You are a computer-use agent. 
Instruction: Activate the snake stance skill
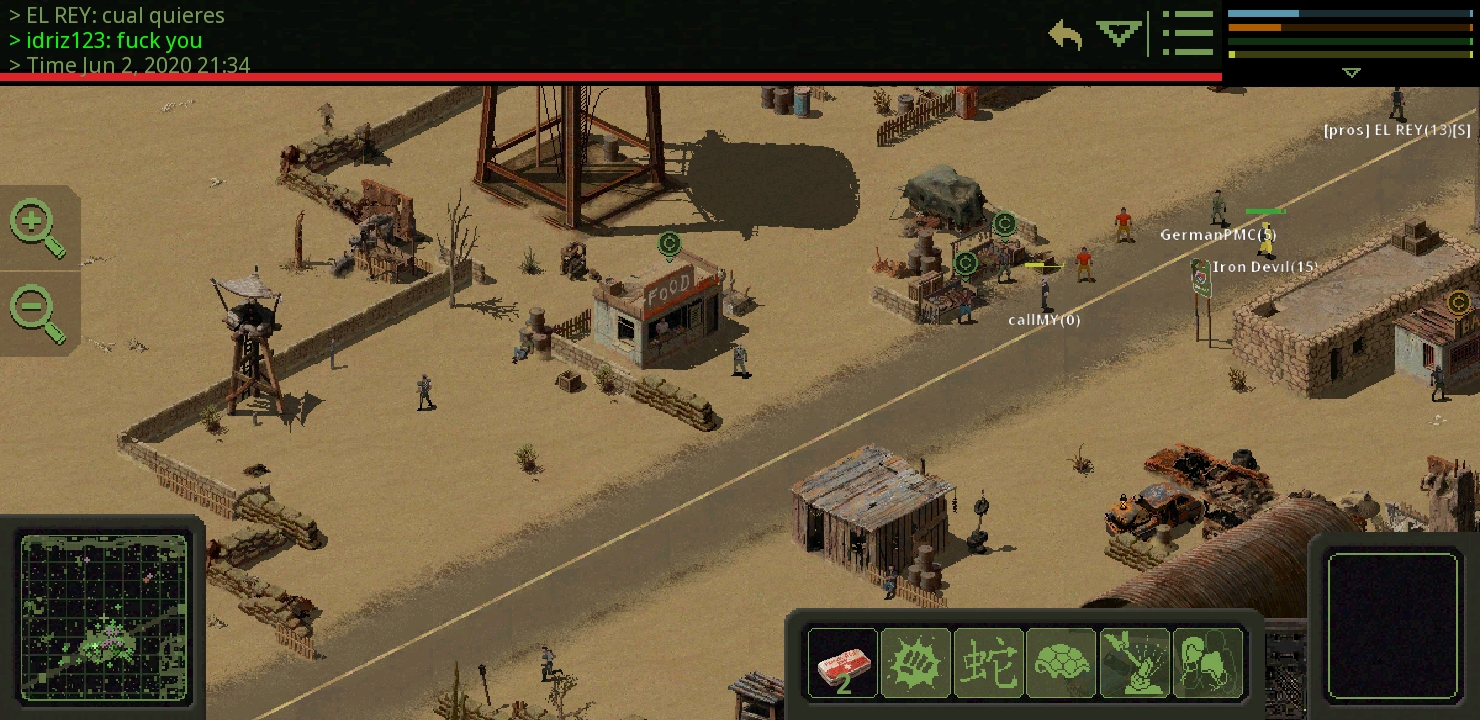pyautogui.click(x=988, y=662)
